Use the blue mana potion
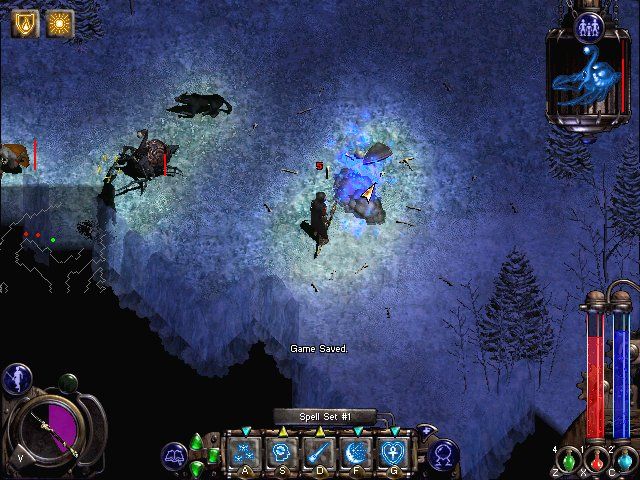640x480 pixels. click(x=625, y=461)
